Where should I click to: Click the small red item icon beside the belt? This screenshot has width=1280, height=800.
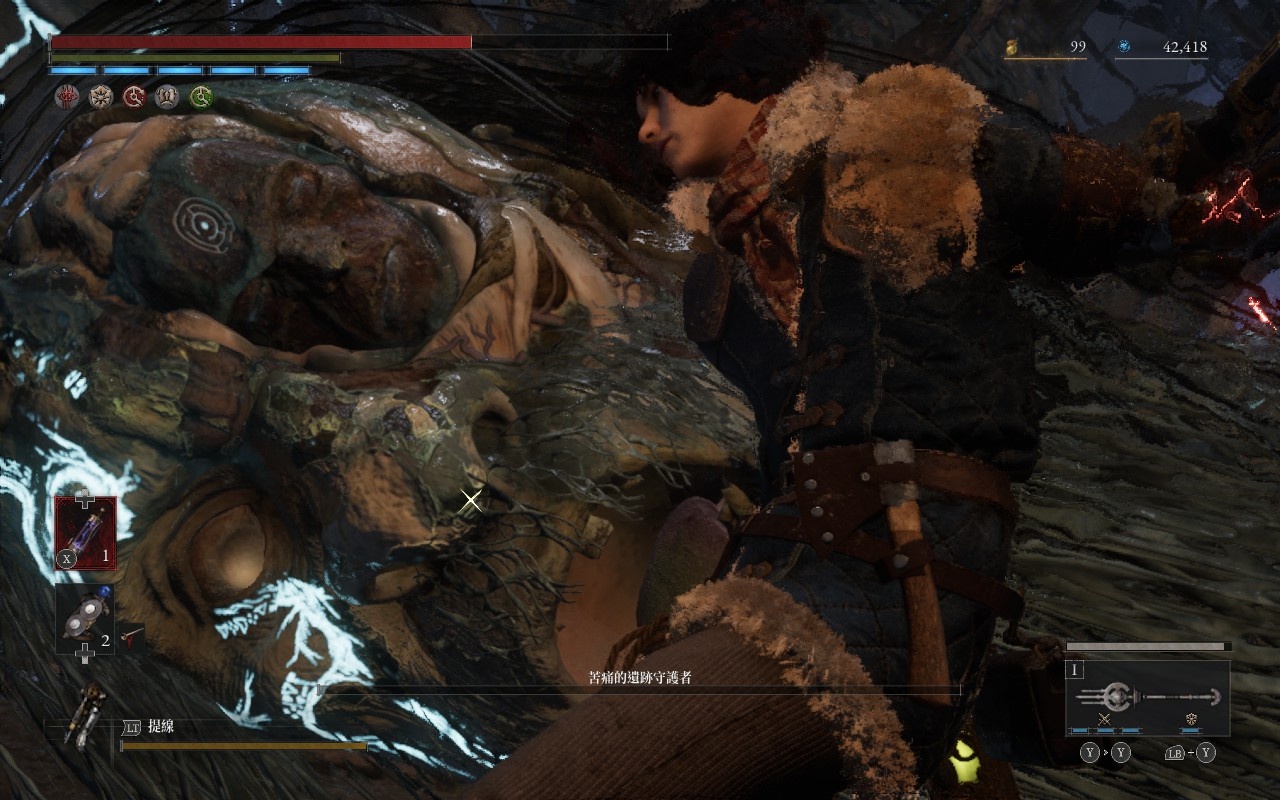coord(130,633)
